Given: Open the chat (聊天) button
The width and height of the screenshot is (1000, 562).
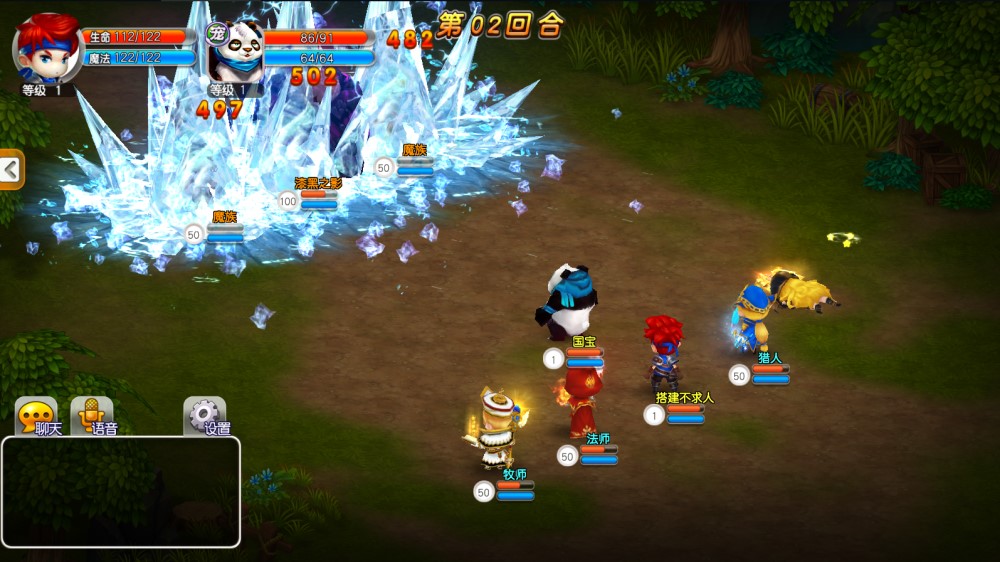Looking at the screenshot, I should click(x=37, y=416).
